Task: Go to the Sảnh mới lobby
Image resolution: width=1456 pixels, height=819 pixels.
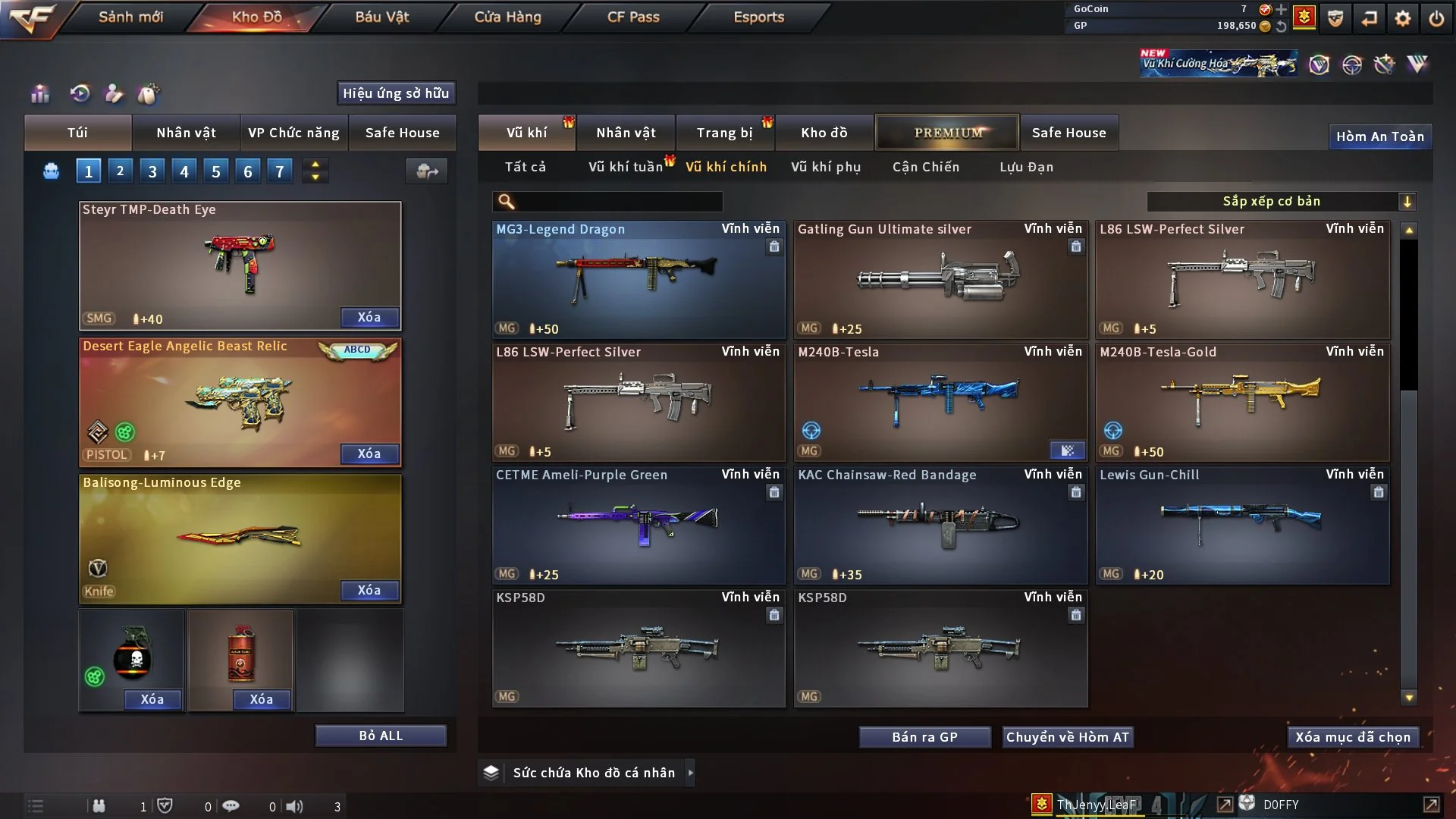Action: tap(130, 17)
